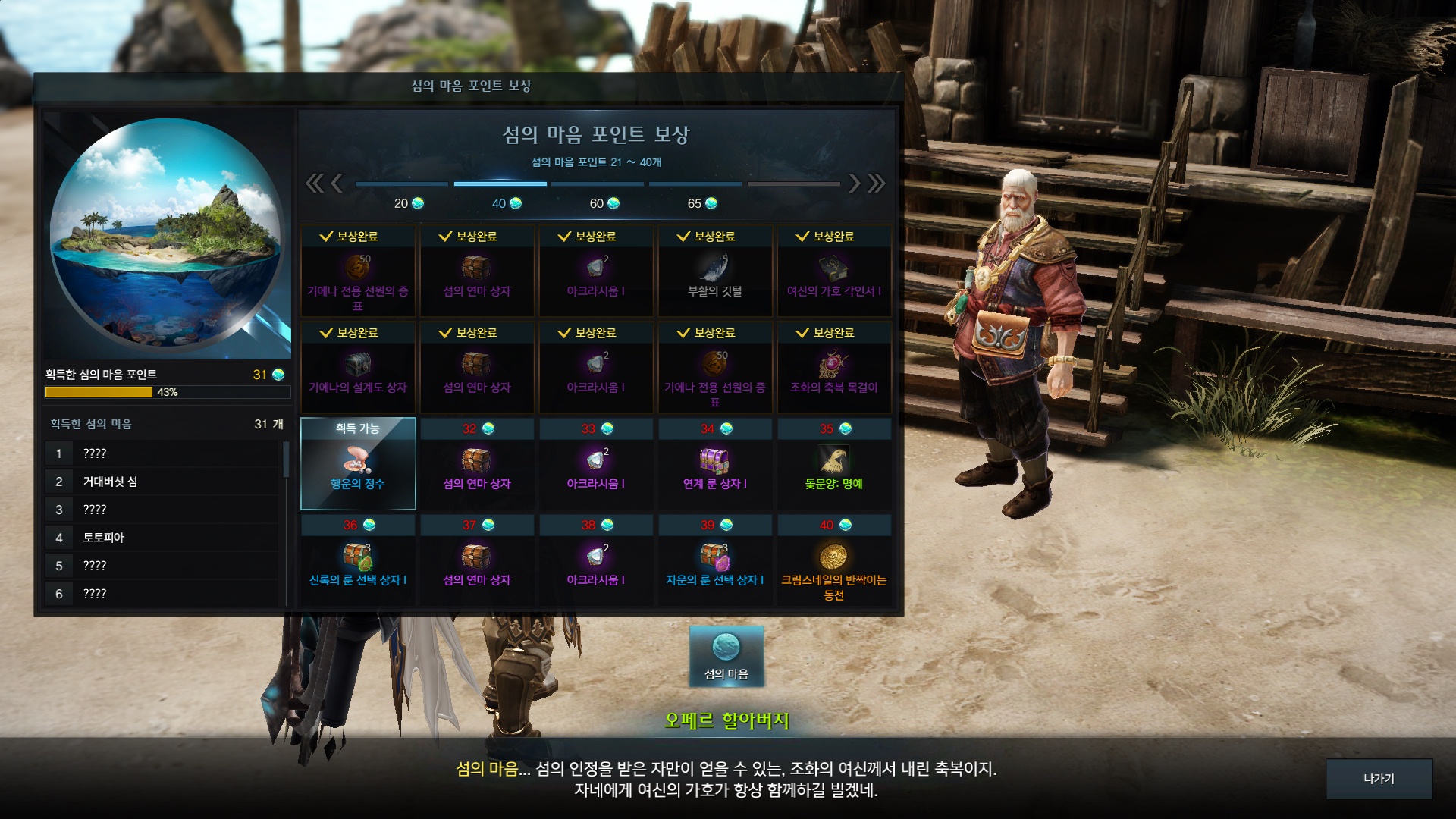Go to the previous reward page arrow
This screenshot has width=1456, height=819.
click(x=337, y=183)
